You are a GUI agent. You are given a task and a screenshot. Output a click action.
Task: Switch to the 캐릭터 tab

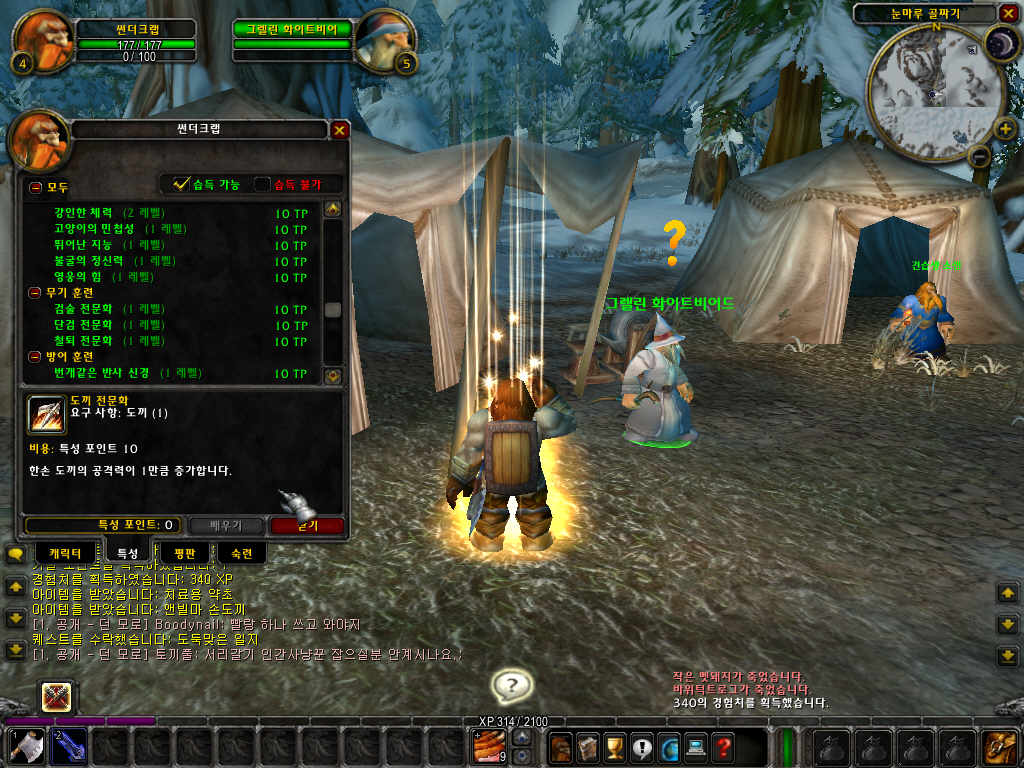pos(69,552)
